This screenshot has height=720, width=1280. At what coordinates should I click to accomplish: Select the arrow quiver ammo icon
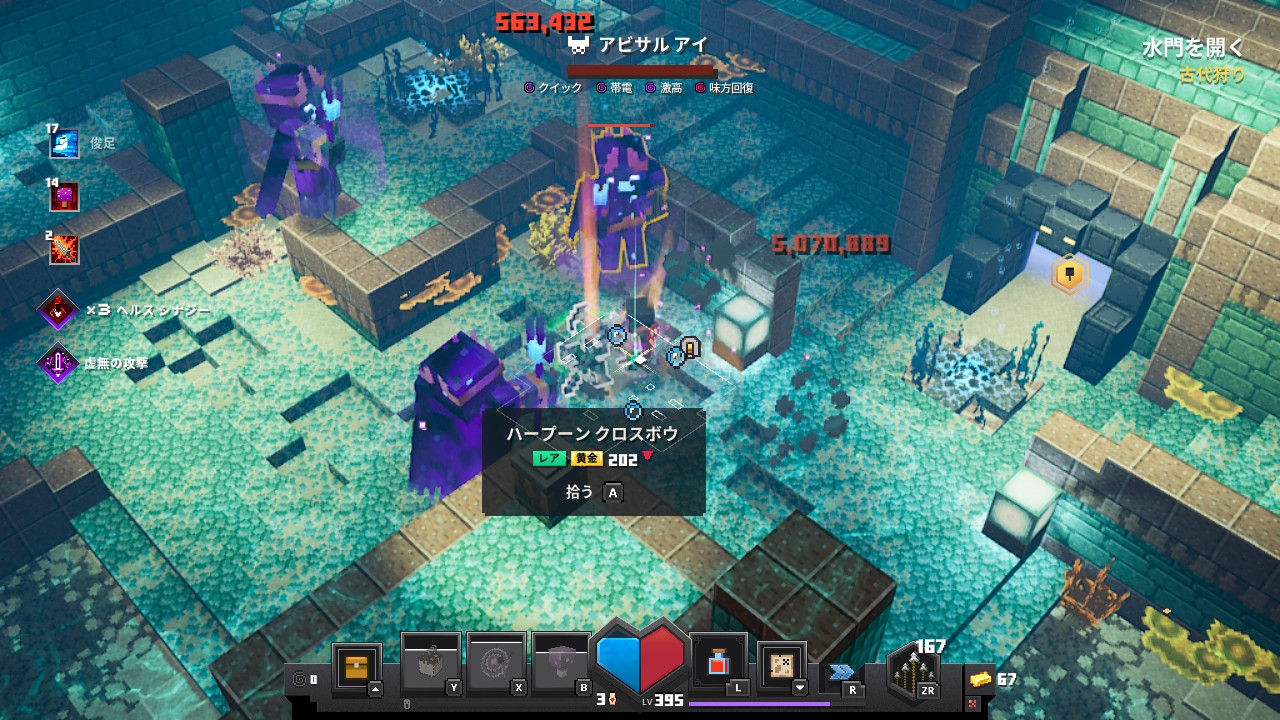(912, 671)
